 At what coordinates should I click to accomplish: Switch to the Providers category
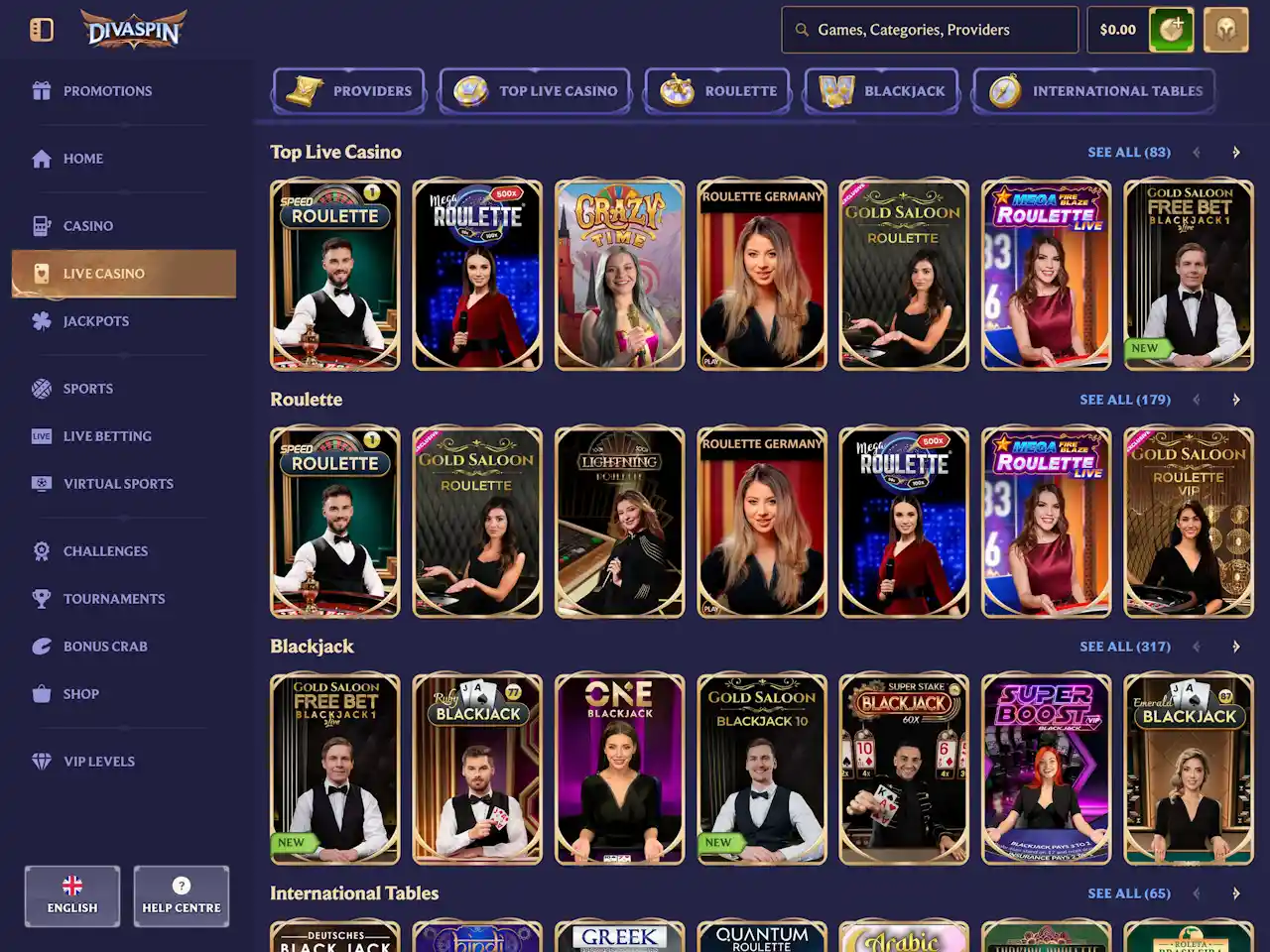pos(349,91)
